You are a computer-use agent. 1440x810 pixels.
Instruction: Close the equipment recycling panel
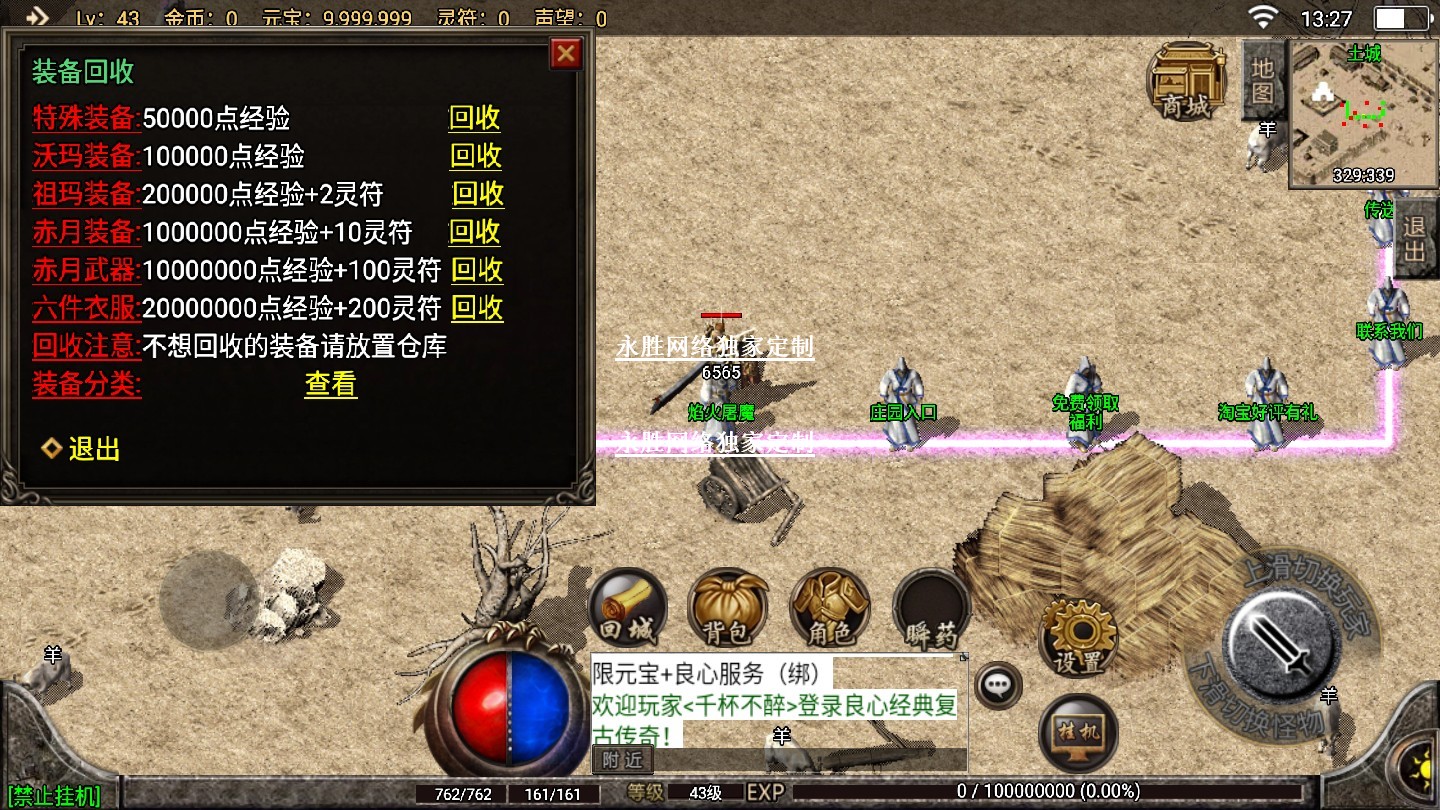[566, 53]
